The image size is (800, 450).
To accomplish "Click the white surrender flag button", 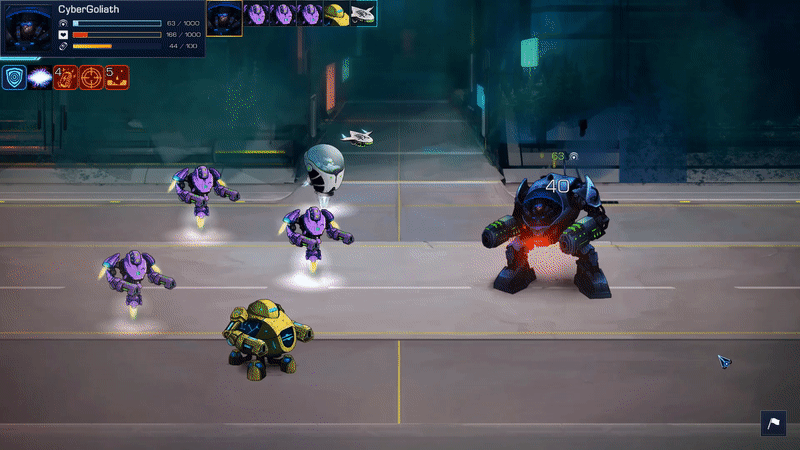I will [x=774, y=423].
